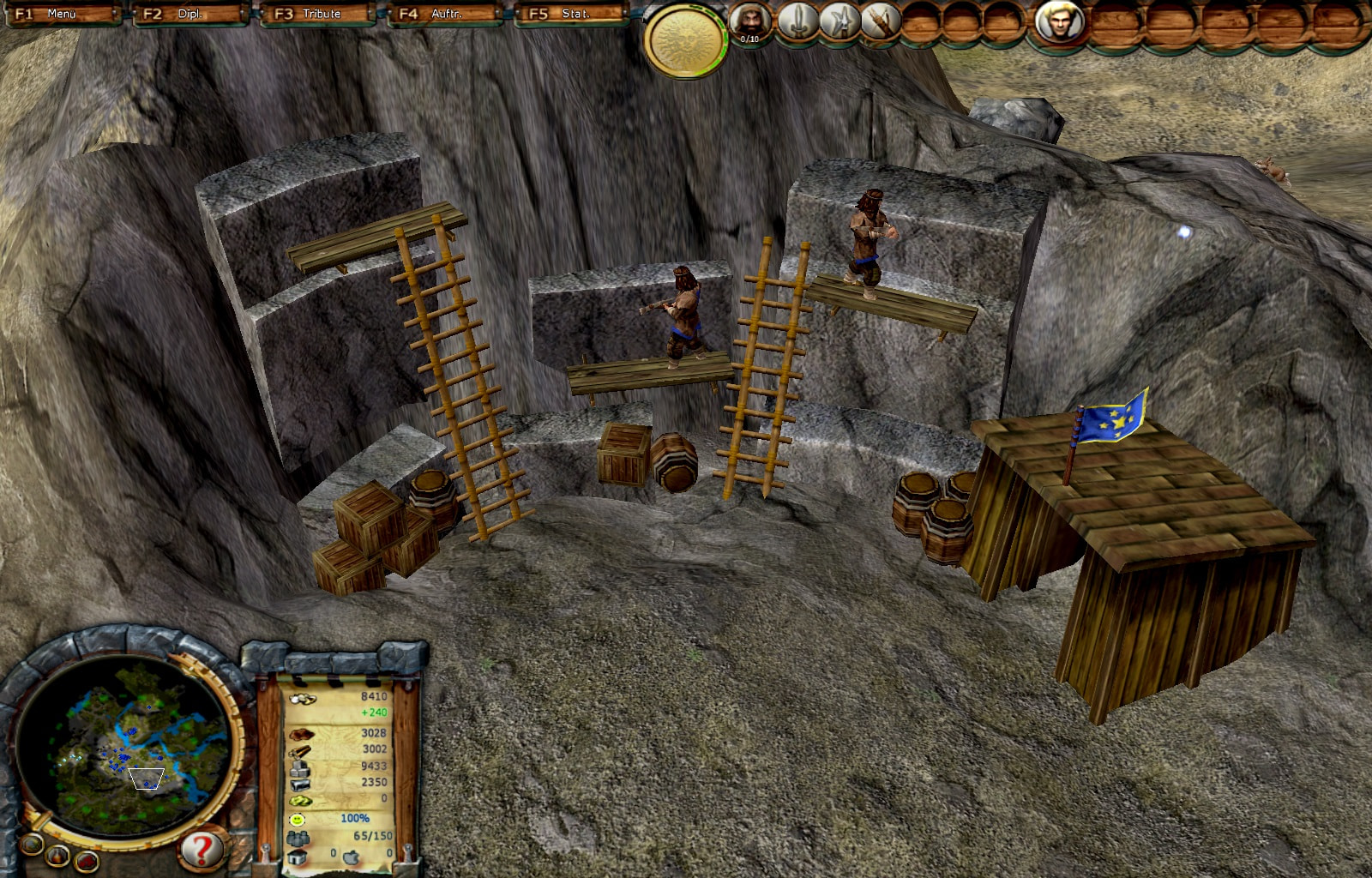Choose the halberd spear unit icon
Viewport: 1372px width, 878px height.
pos(839,21)
